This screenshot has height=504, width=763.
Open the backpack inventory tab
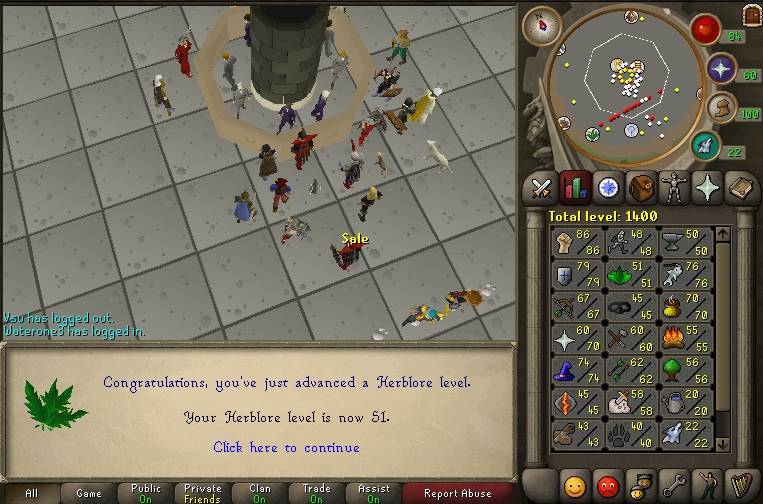point(641,188)
